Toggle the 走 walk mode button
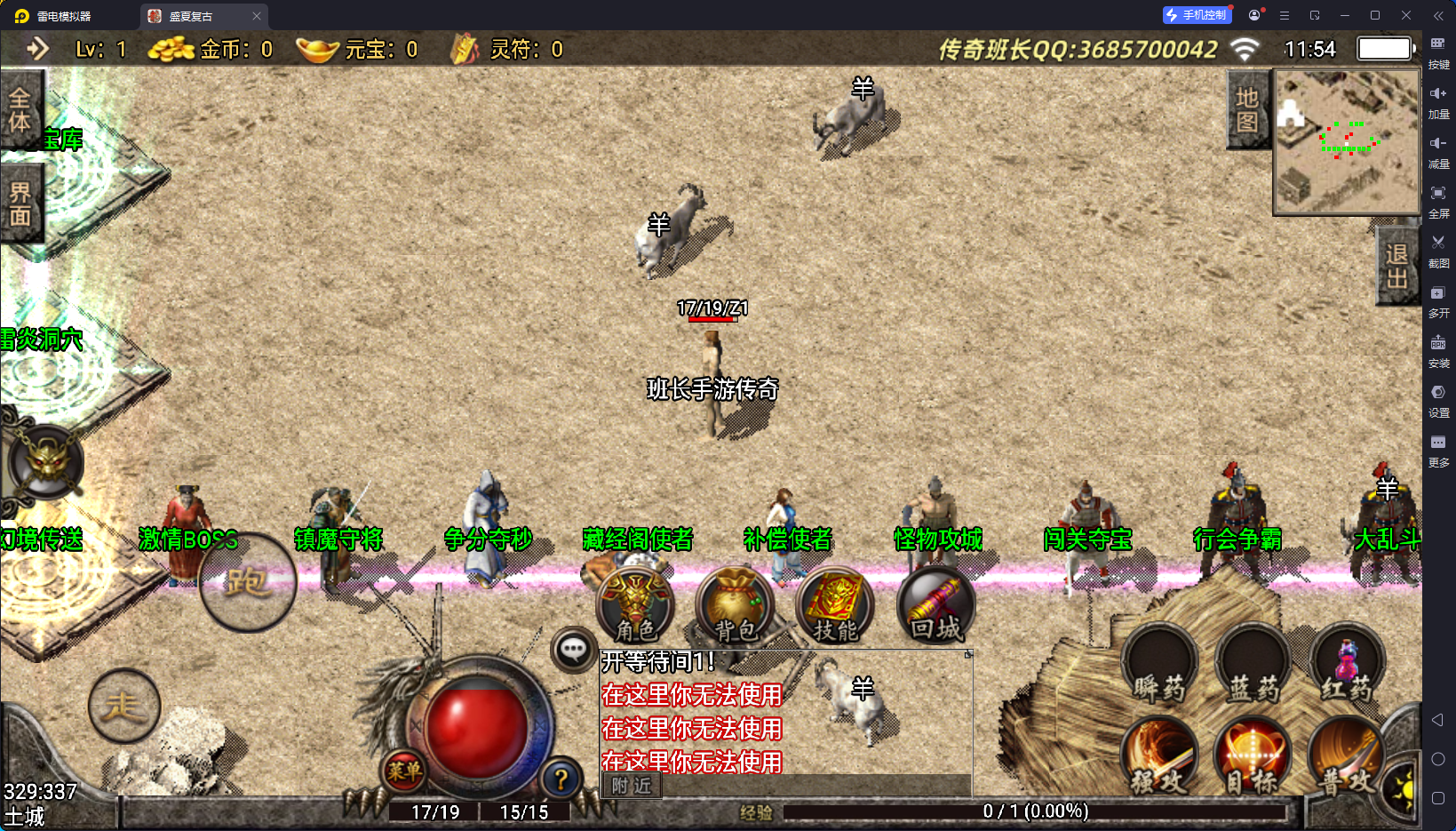The height and width of the screenshot is (831, 1456). pos(124,706)
